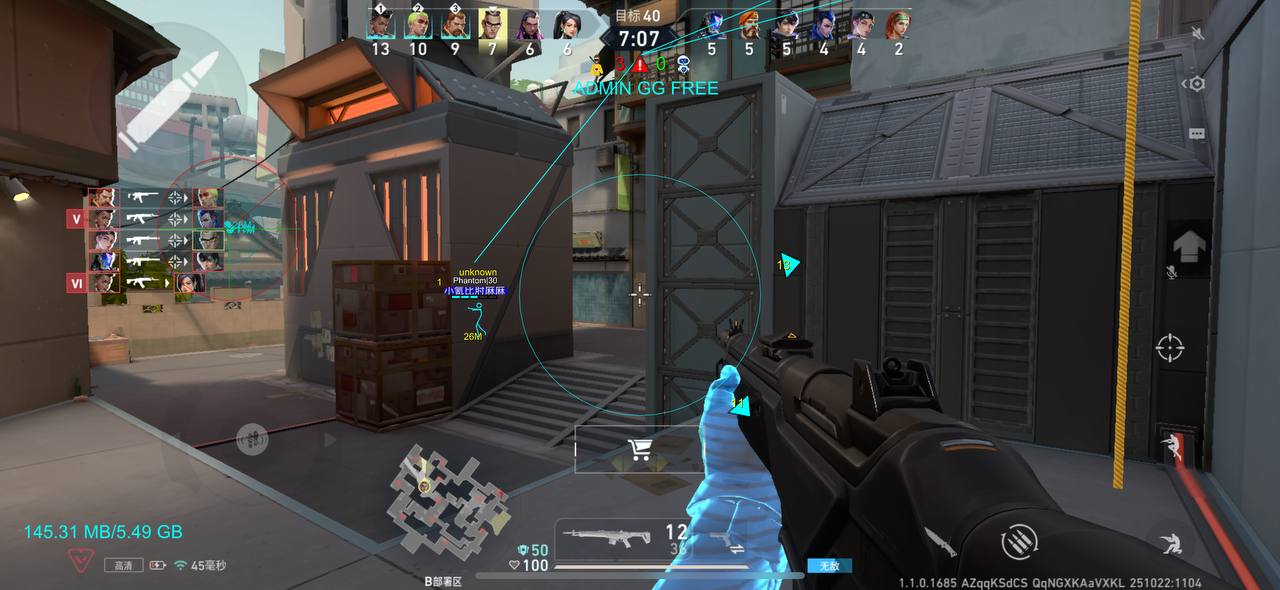Open the Valorant logo menu
The height and width of the screenshot is (590, 1280).
(x=82, y=560)
